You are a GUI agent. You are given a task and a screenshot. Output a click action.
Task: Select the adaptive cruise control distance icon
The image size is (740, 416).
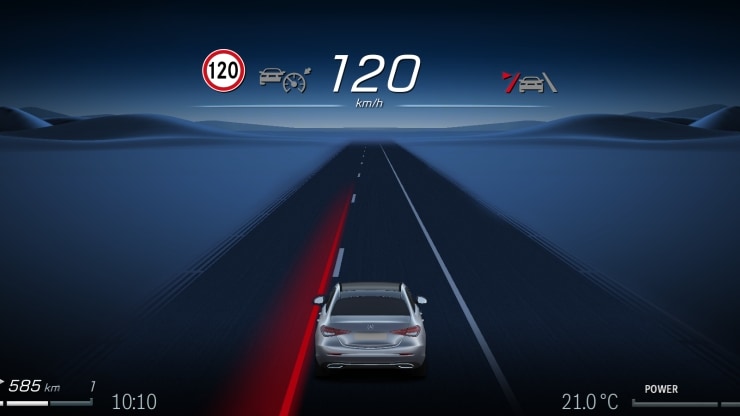pos(284,77)
